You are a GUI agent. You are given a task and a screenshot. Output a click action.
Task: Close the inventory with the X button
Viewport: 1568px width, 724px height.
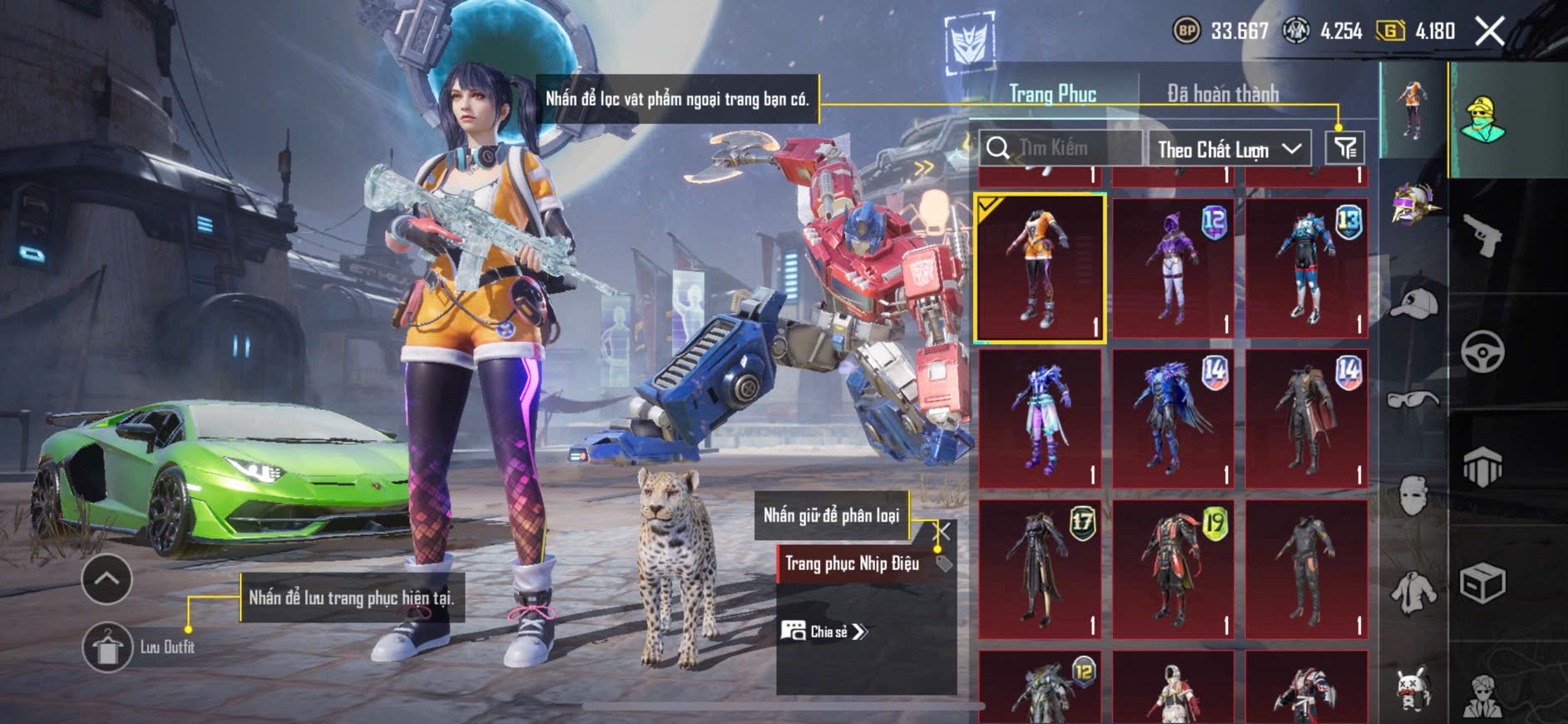[x=1489, y=32]
